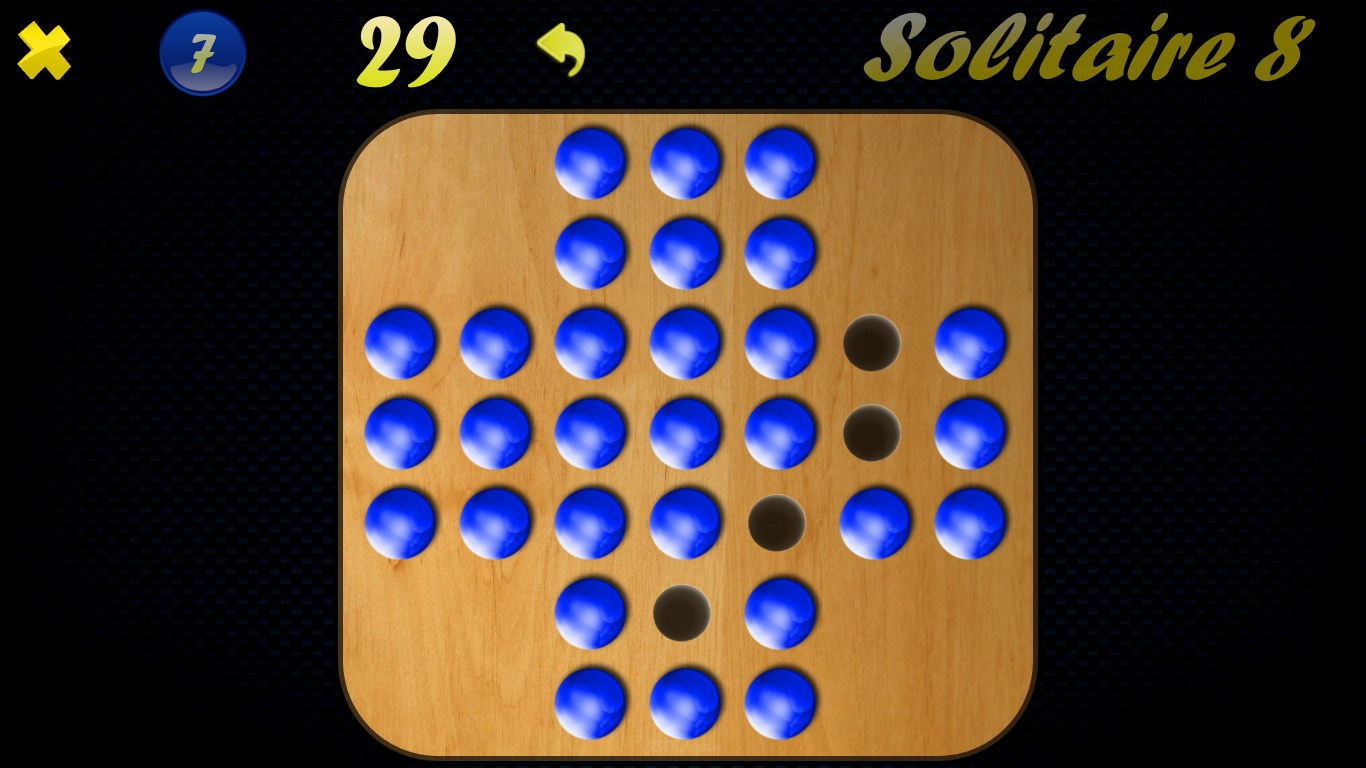Select the leftmost peg in the fifth row
This screenshot has width=1366, height=768.
pyautogui.click(x=400, y=520)
